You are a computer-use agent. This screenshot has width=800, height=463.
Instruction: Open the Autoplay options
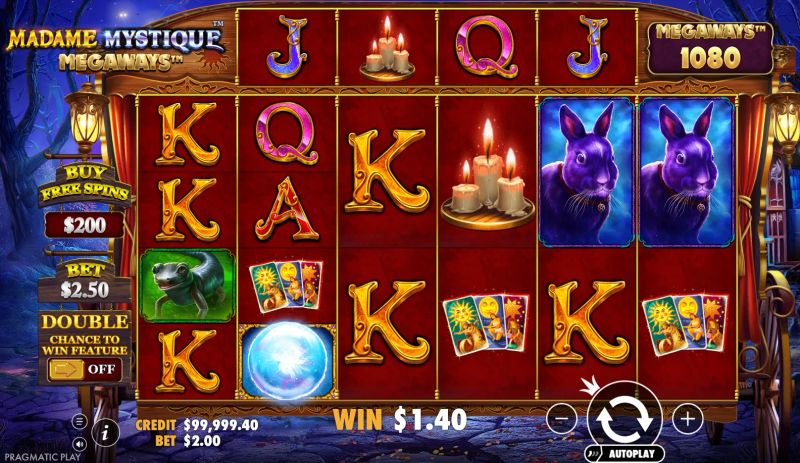click(x=624, y=453)
